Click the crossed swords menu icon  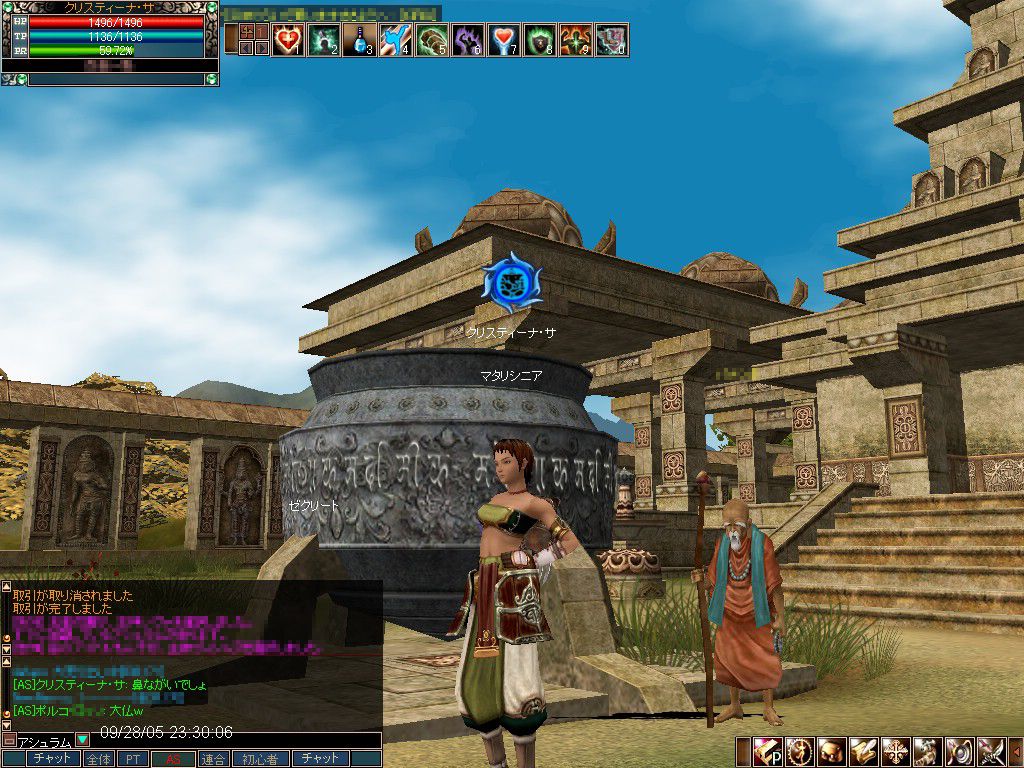990,751
